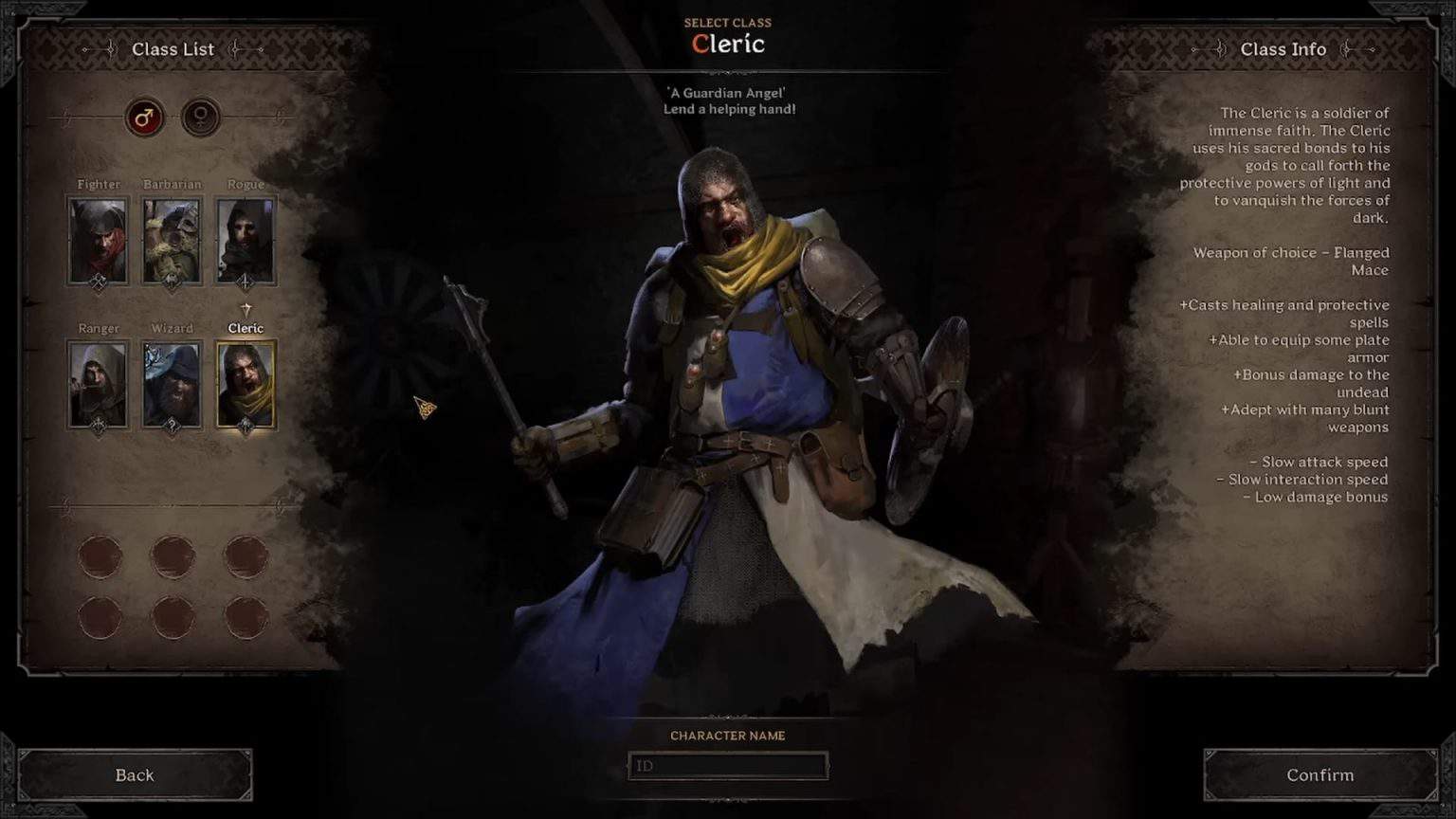
Task: Select the Ranger class portrait
Action: click(98, 382)
